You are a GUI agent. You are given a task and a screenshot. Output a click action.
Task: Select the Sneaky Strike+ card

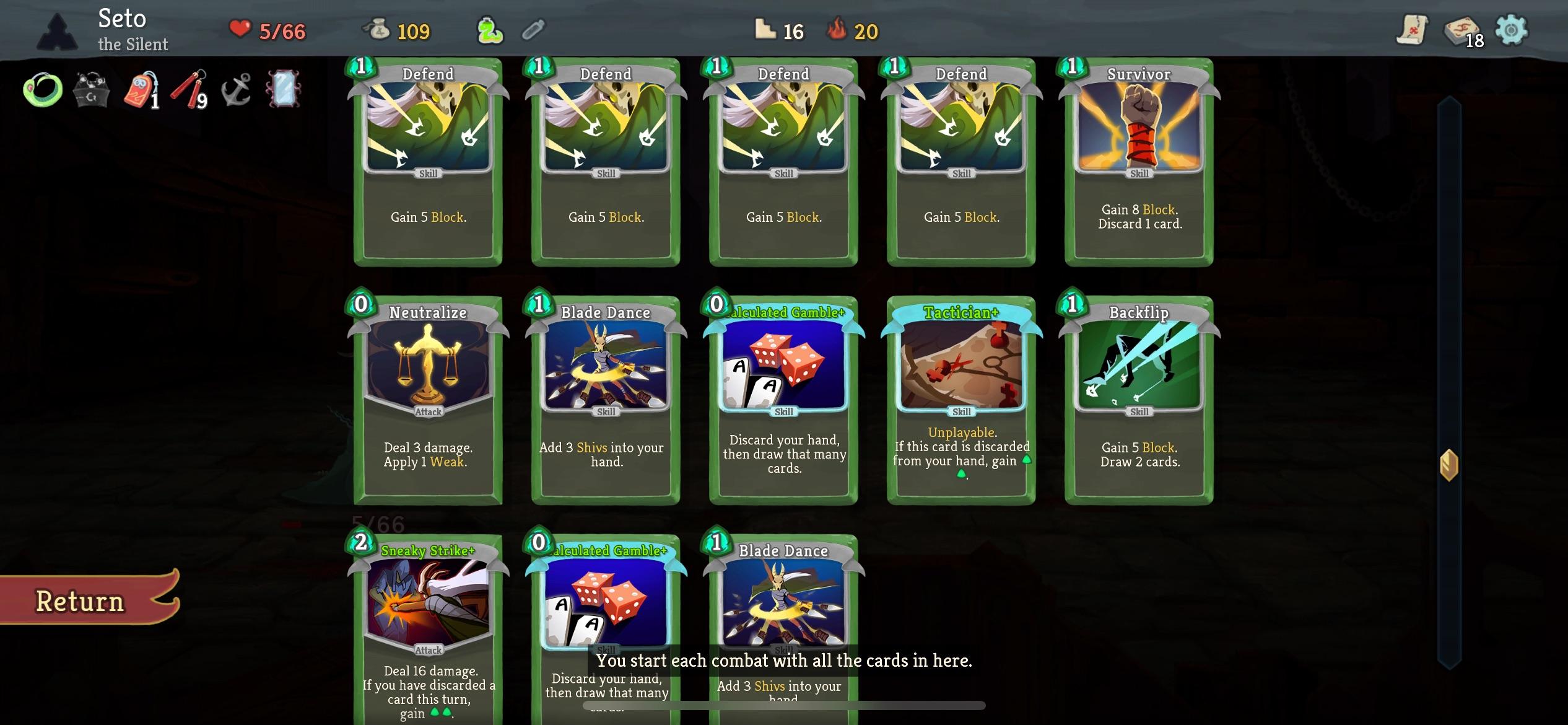tap(427, 626)
